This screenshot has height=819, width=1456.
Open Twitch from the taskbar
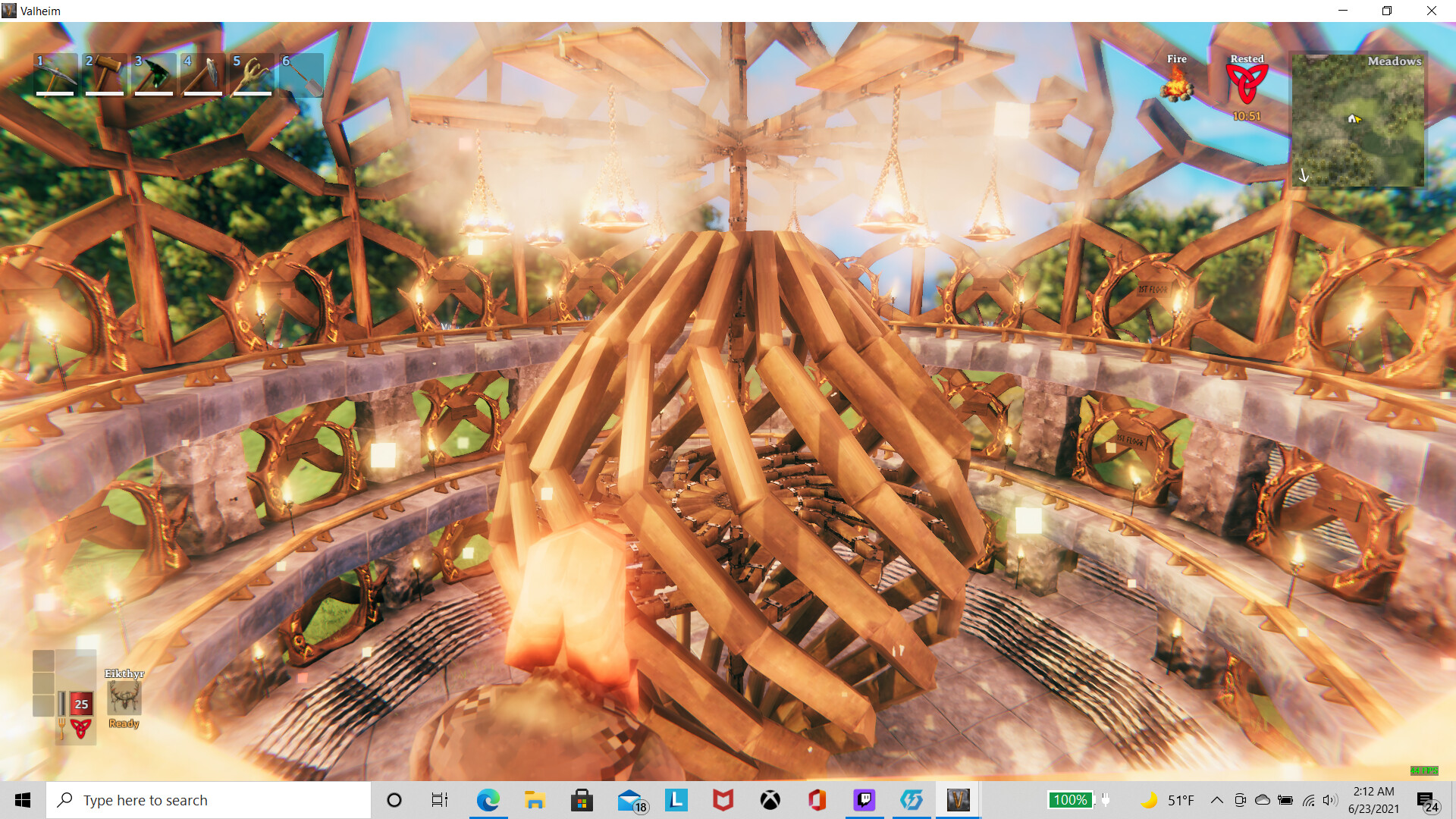coord(864,799)
